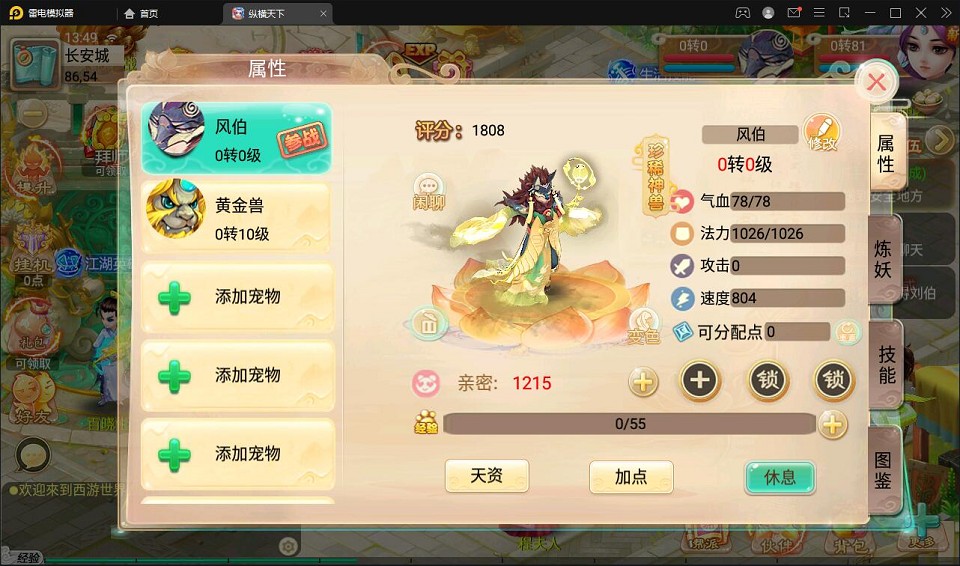Select the 黄金兽 pet entry

(236, 218)
